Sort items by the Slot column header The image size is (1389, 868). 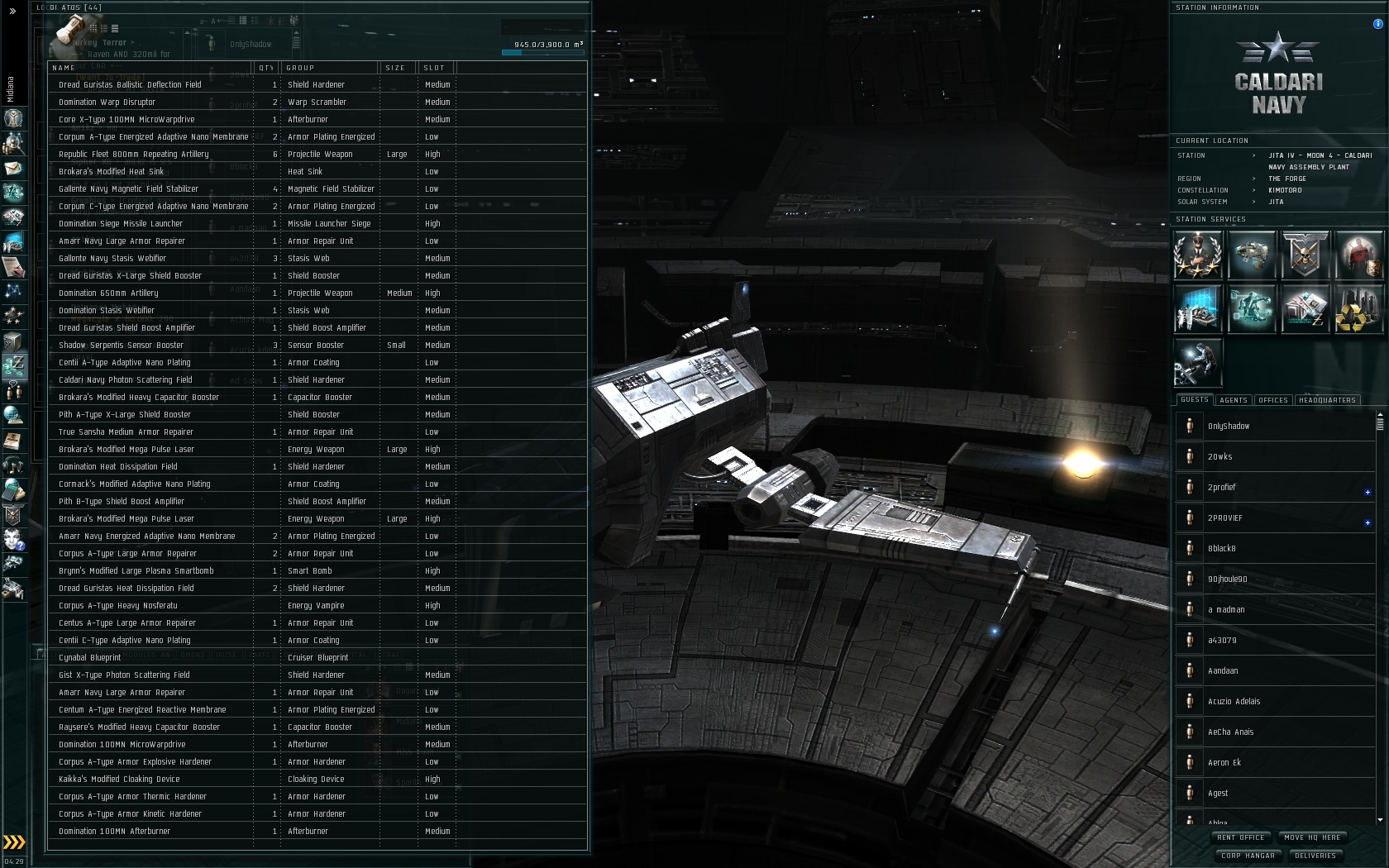tap(434, 68)
